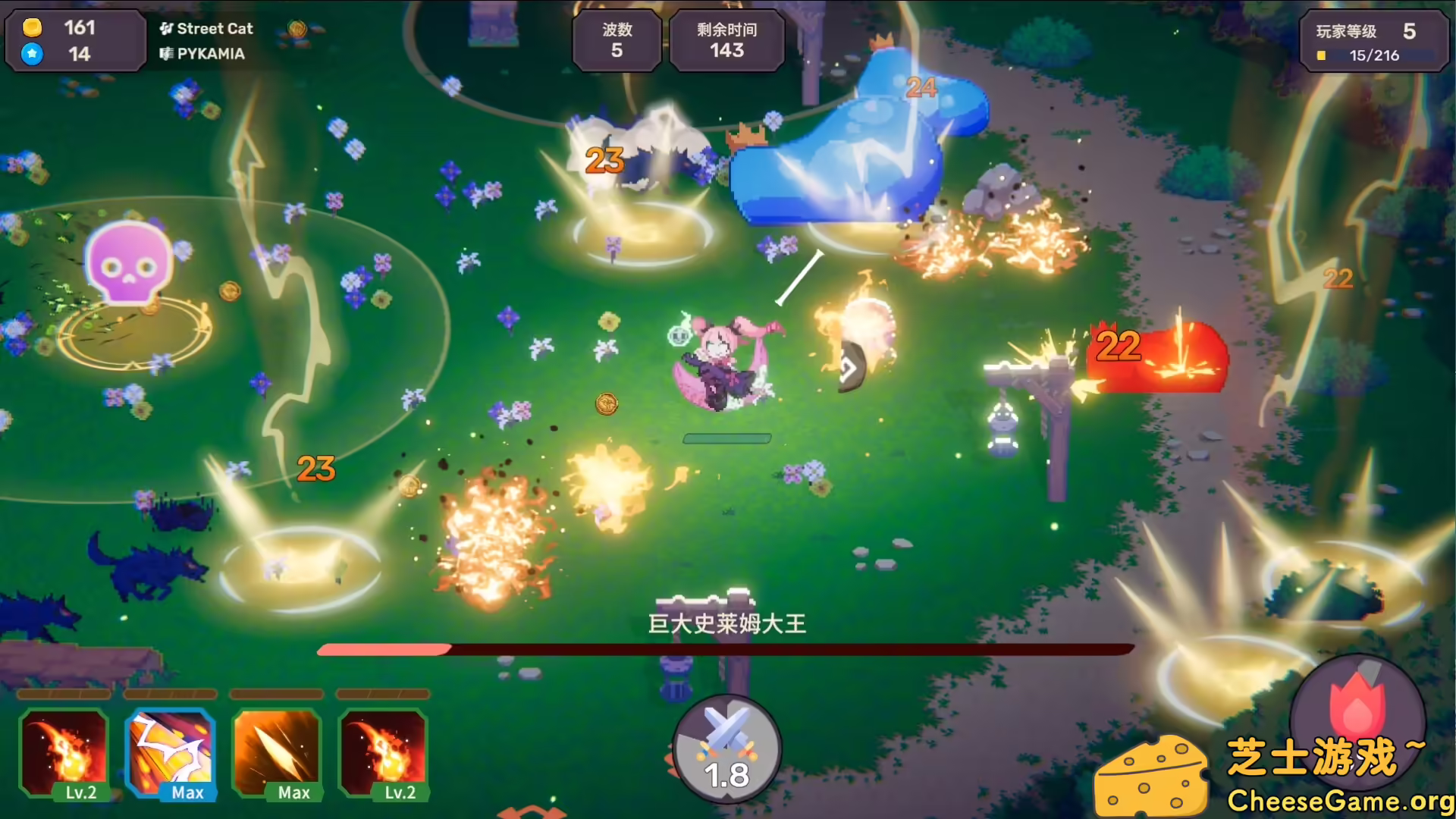Select the Street Cat track name

coord(215,28)
